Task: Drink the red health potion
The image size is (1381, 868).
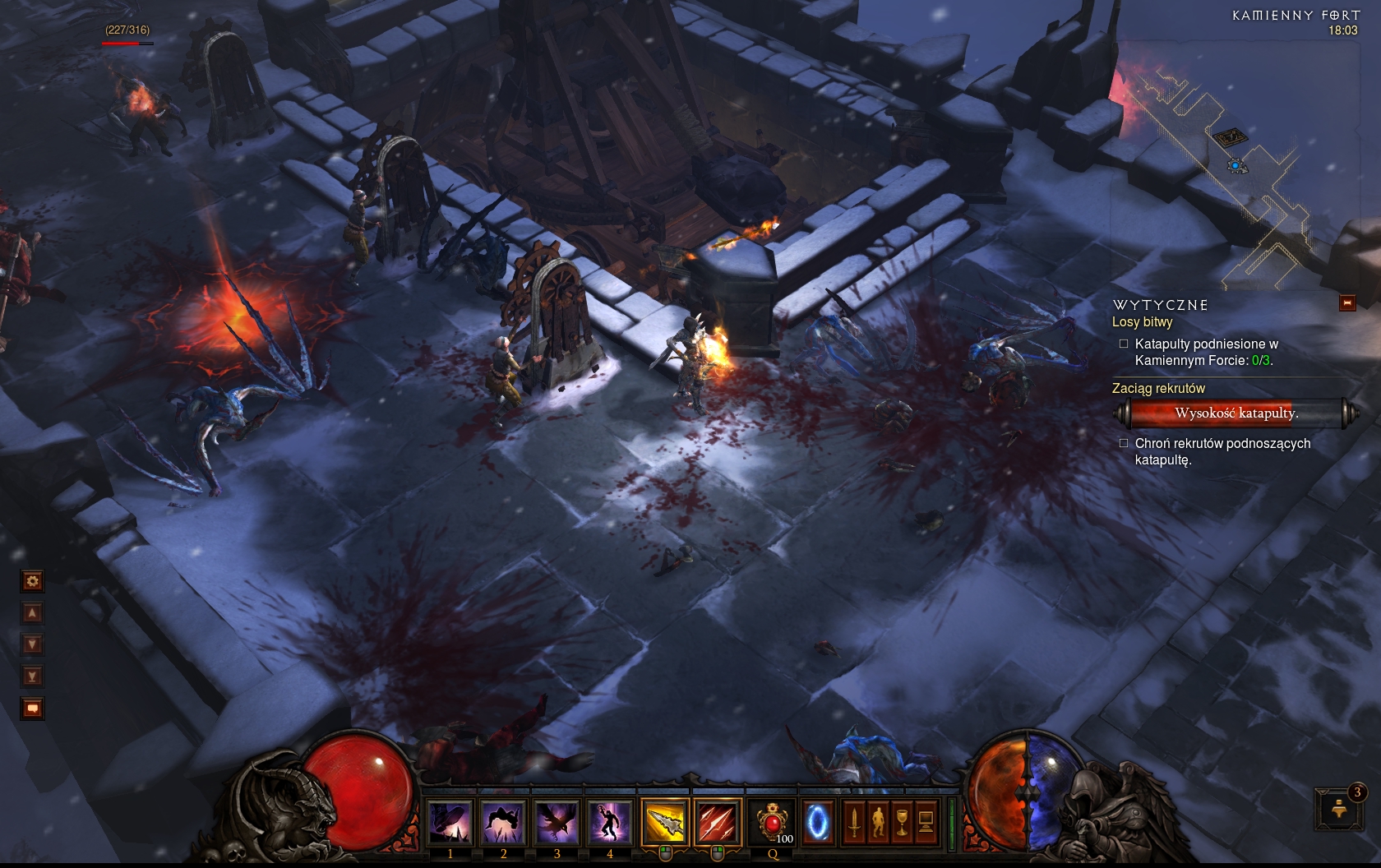Action: pos(772,821)
